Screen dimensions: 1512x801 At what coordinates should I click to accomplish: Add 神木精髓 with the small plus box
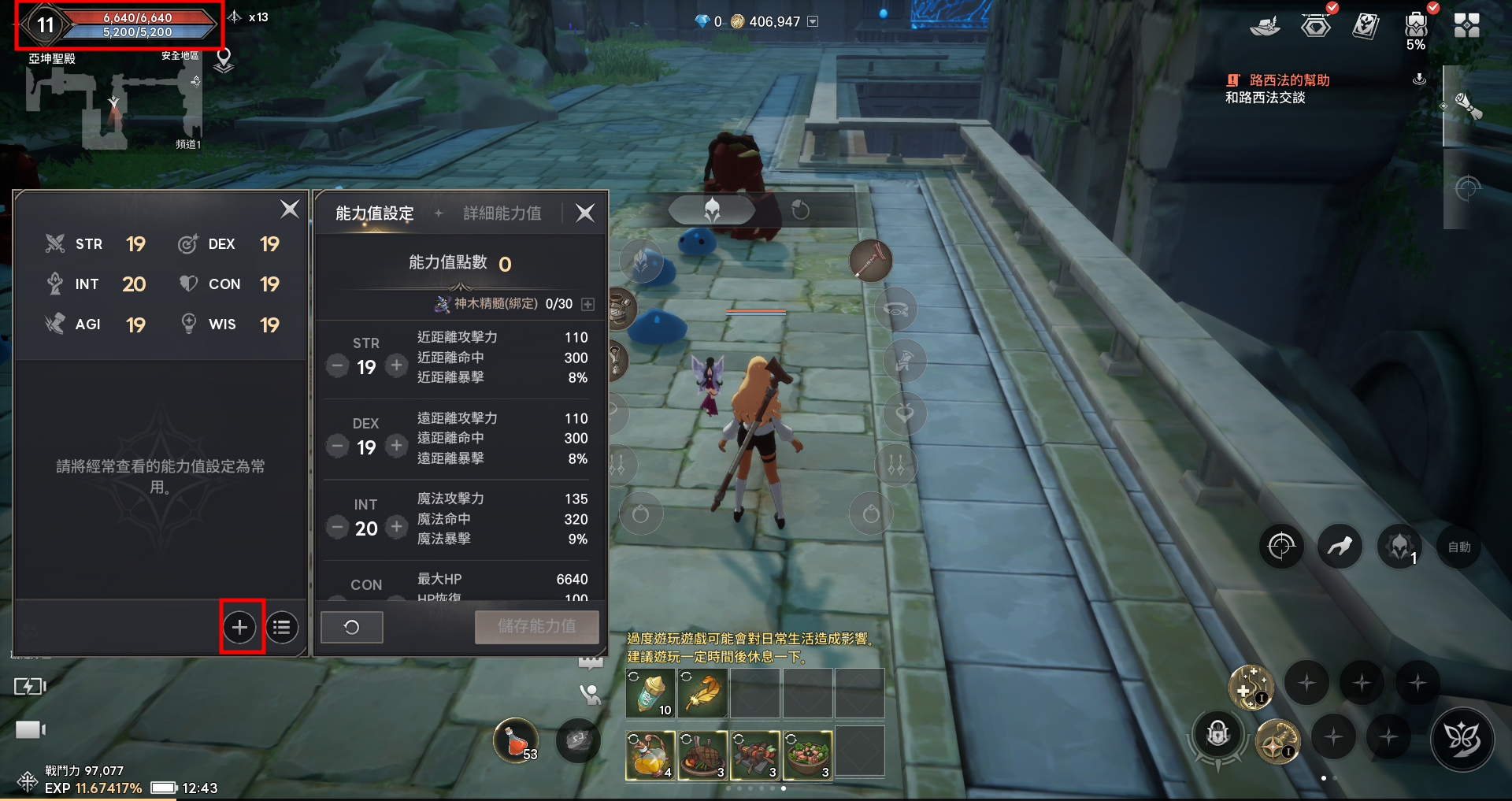(x=587, y=304)
